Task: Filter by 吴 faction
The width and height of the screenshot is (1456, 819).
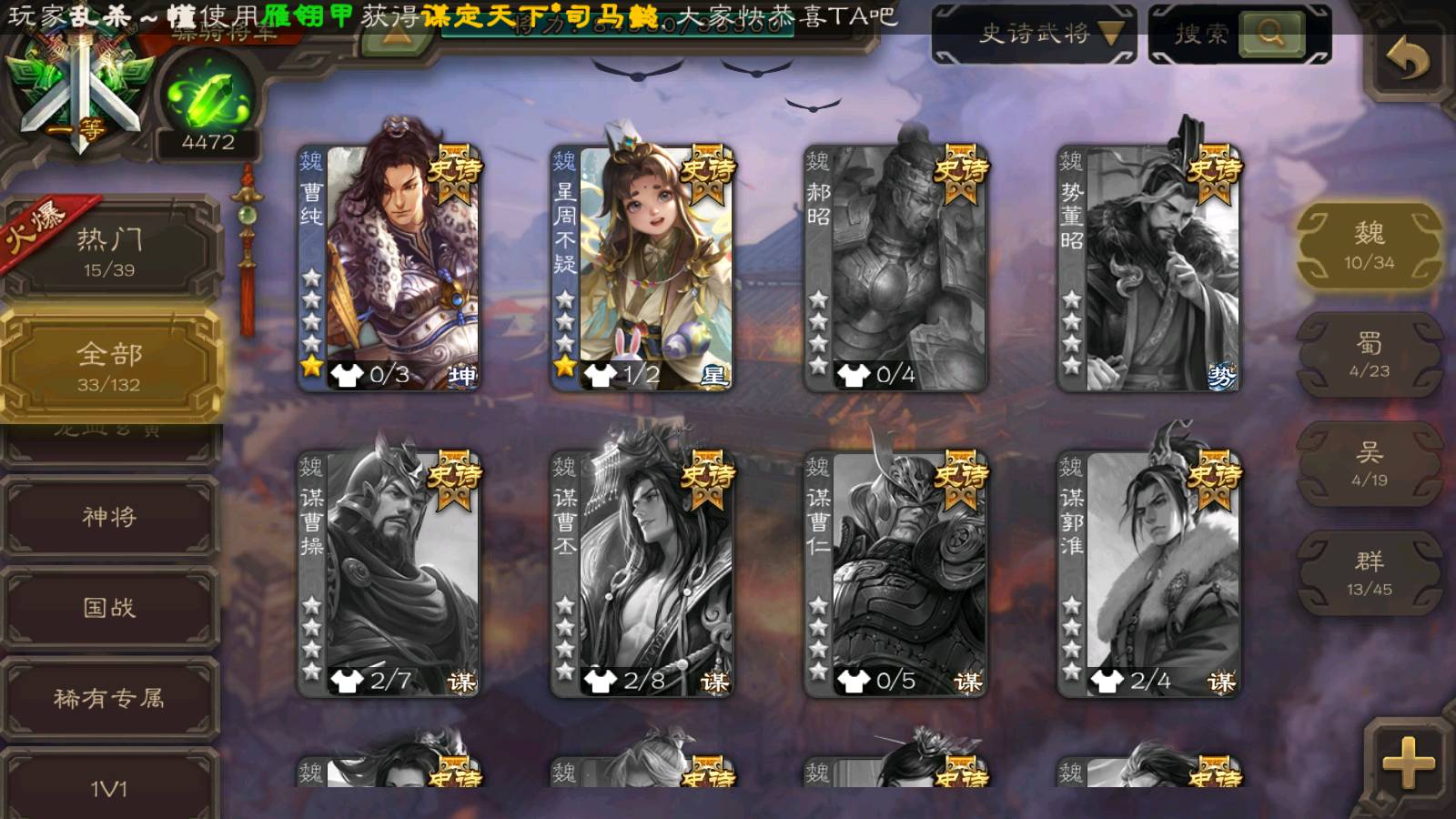Action: (x=1369, y=464)
